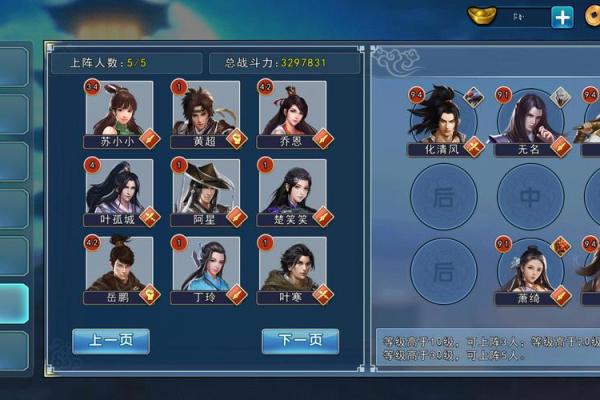
Task: Select 叶孤城 hero portrait
Action: (119, 188)
